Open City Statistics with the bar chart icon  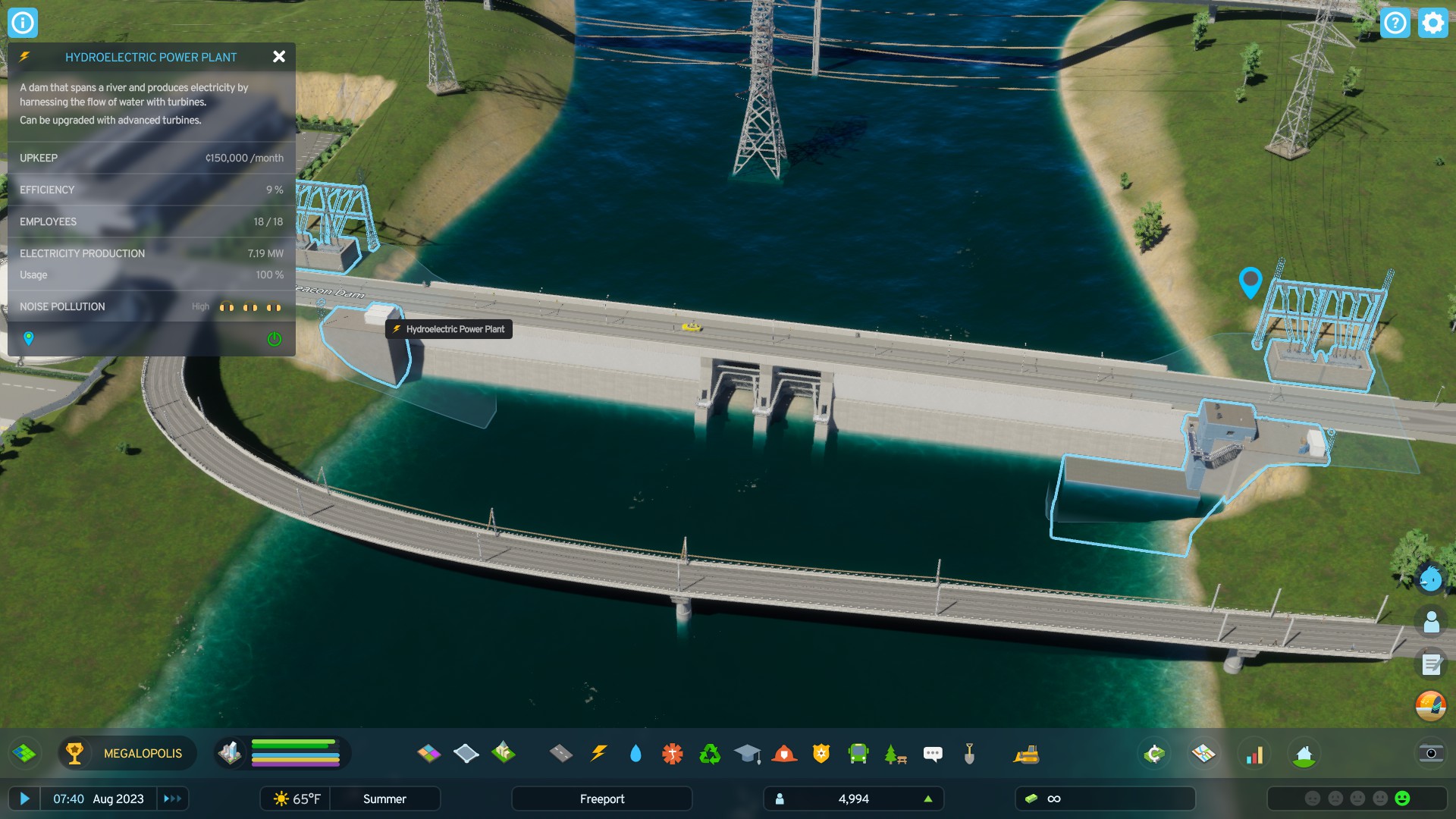point(1256,754)
